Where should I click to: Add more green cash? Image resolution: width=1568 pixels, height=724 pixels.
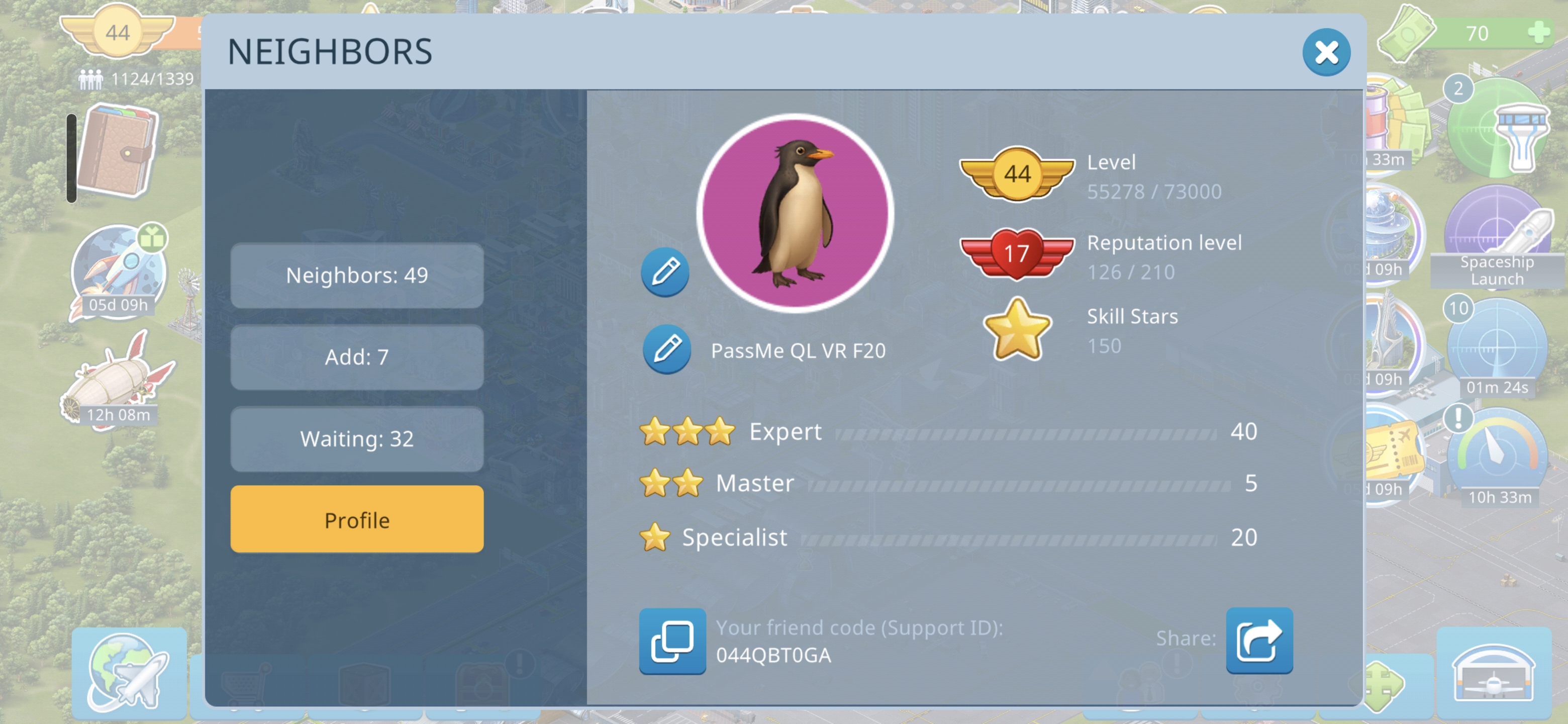pos(1538,32)
